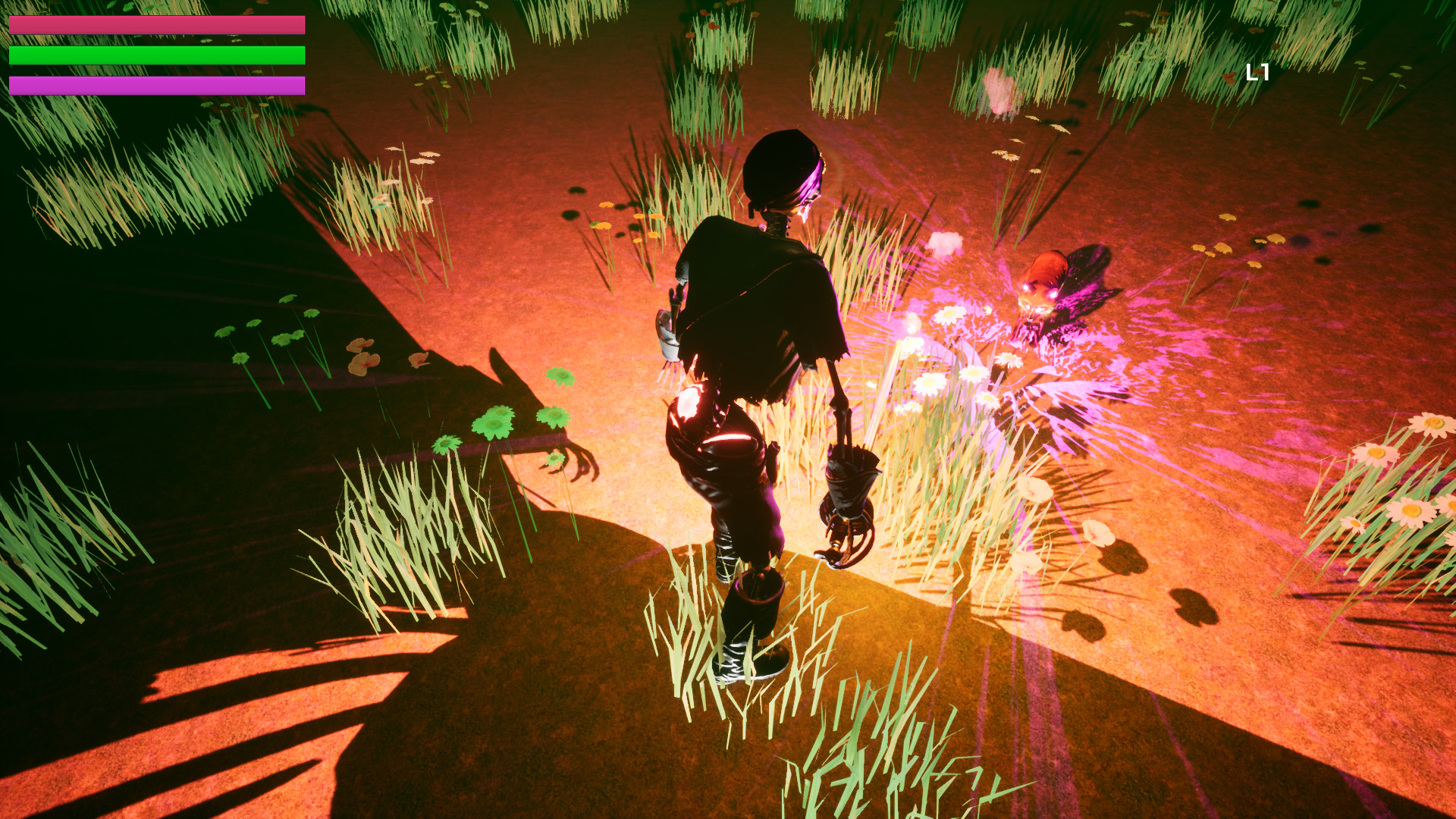Click the pink health bar

pos(155,25)
